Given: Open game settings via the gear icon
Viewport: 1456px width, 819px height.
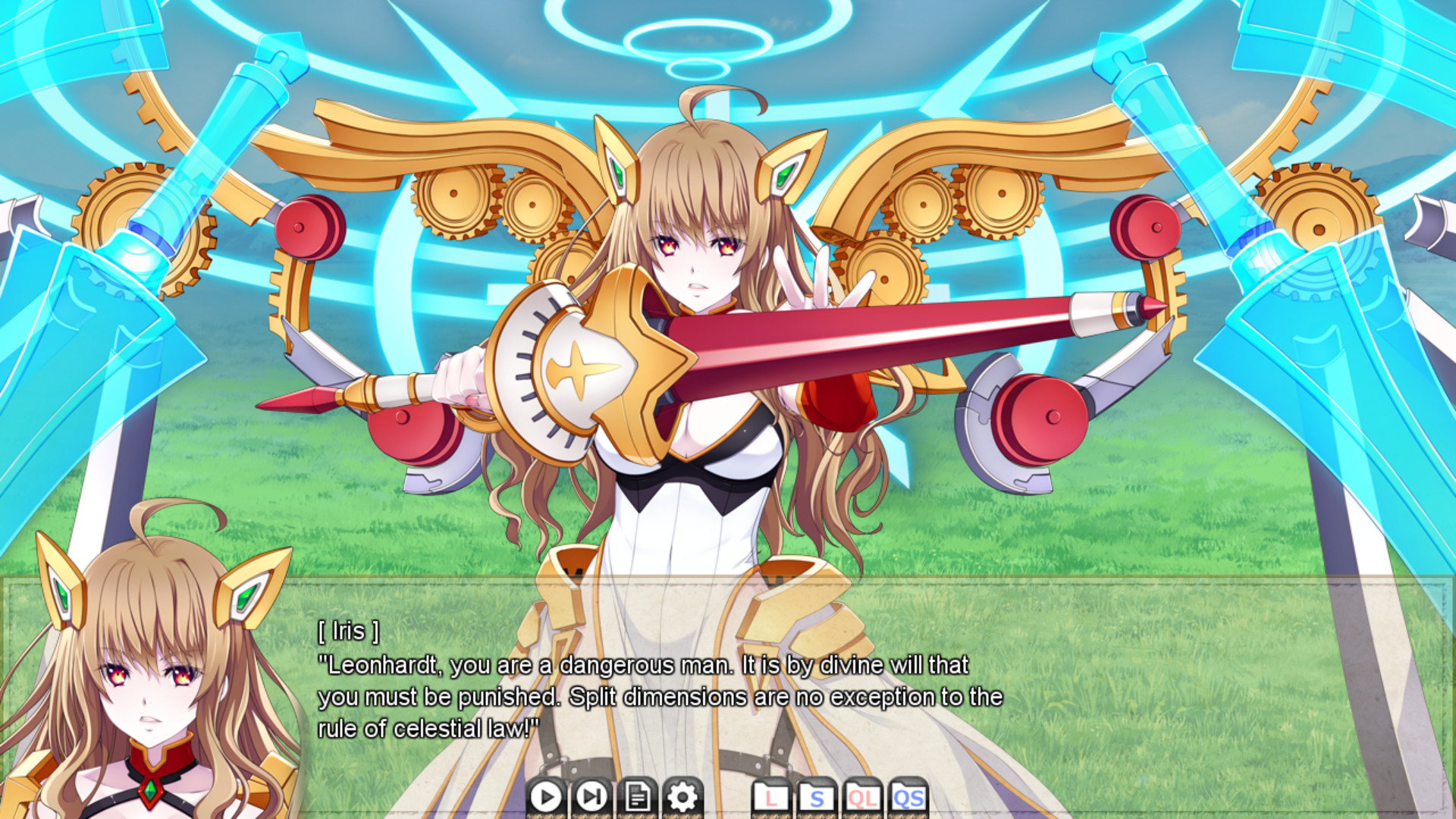Looking at the screenshot, I should pos(681,797).
